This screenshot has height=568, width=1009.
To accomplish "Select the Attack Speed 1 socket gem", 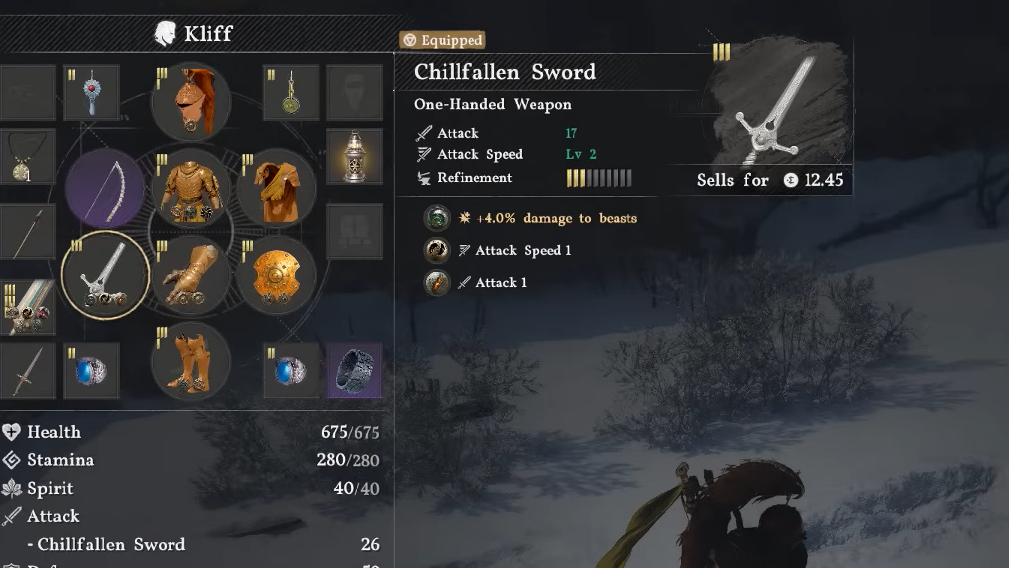I will 436,250.
